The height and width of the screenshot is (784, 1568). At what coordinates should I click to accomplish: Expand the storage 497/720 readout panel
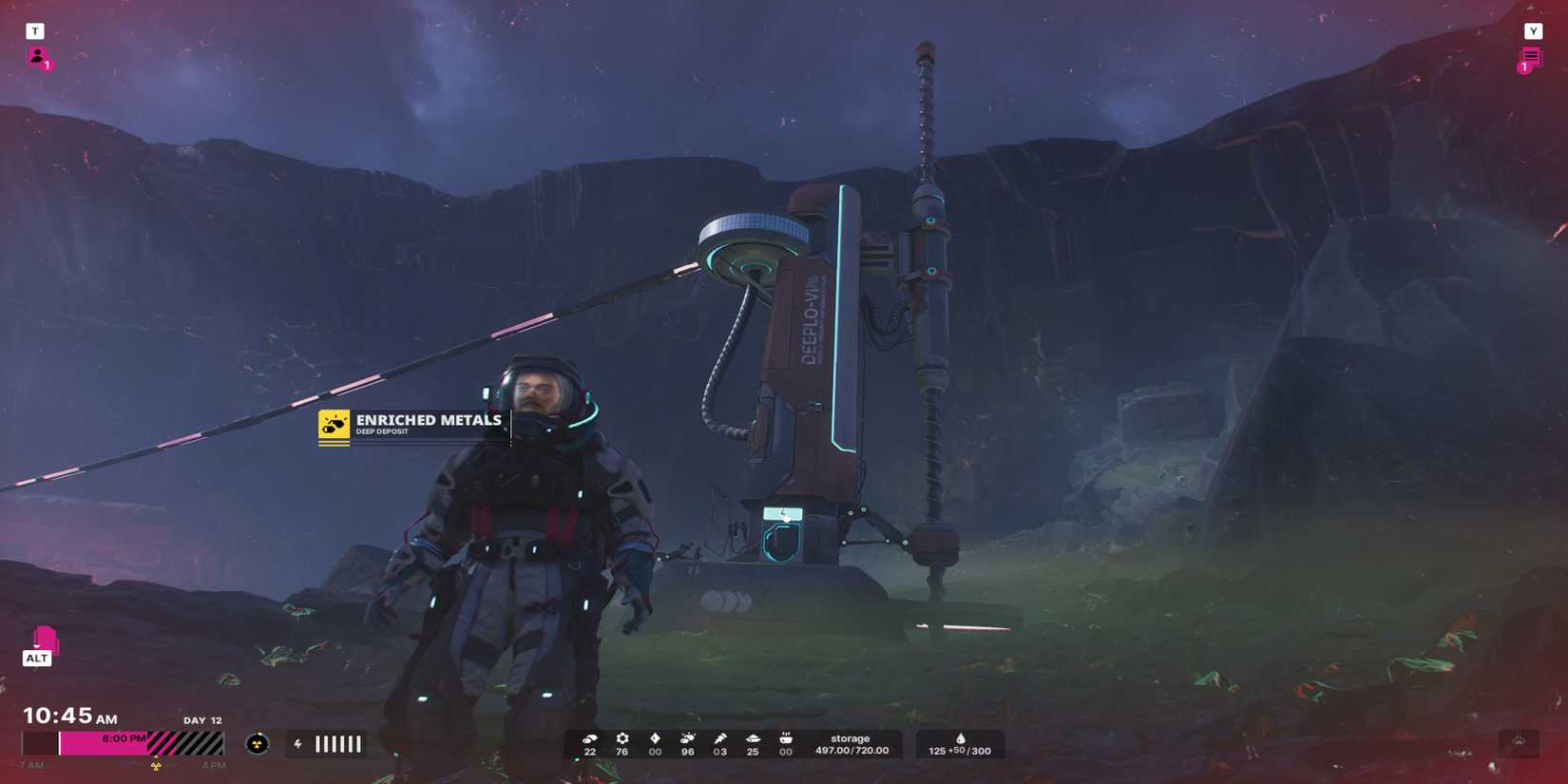[x=851, y=744]
